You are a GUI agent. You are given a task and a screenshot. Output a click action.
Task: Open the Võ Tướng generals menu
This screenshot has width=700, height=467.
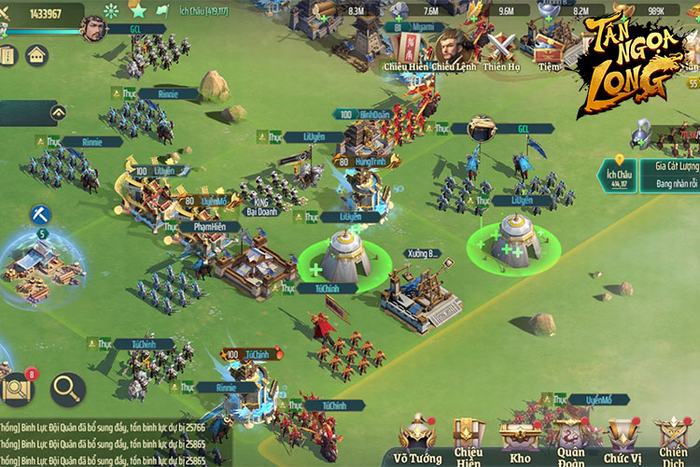pyautogui.click(x=419, y=435)
